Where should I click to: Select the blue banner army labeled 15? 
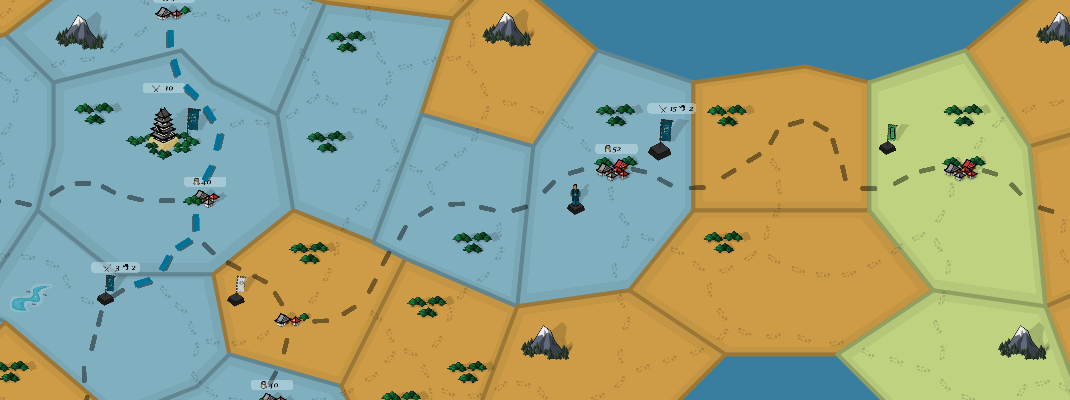[x=661, y=141]
